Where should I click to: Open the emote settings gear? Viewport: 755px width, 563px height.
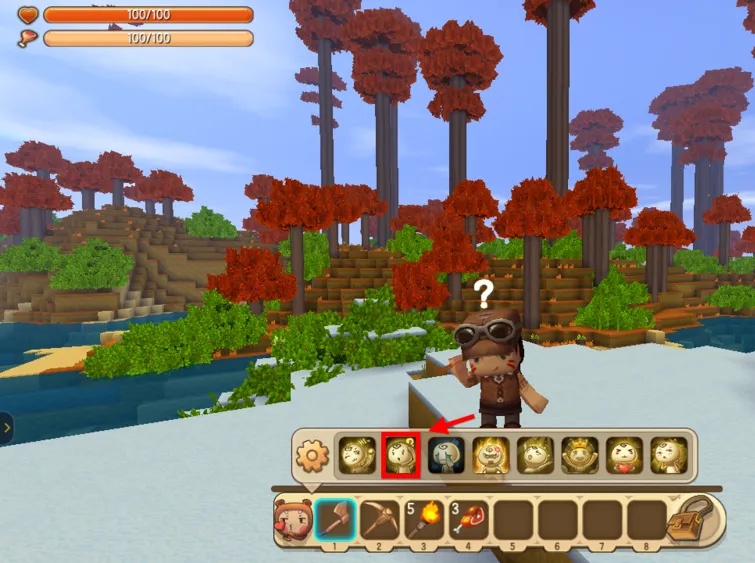click(313, 457)
